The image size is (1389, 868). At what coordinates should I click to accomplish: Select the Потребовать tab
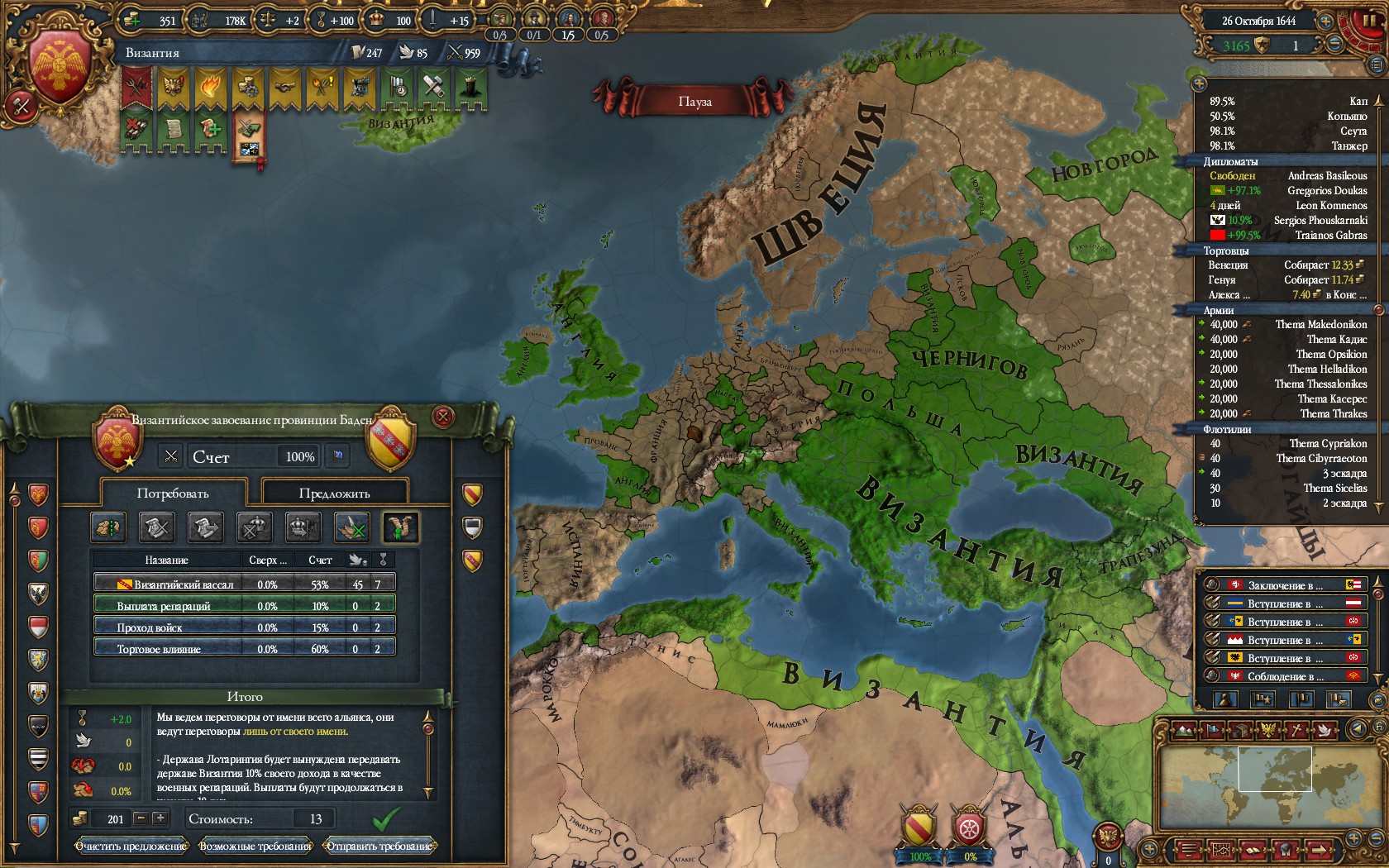[173, 494]
